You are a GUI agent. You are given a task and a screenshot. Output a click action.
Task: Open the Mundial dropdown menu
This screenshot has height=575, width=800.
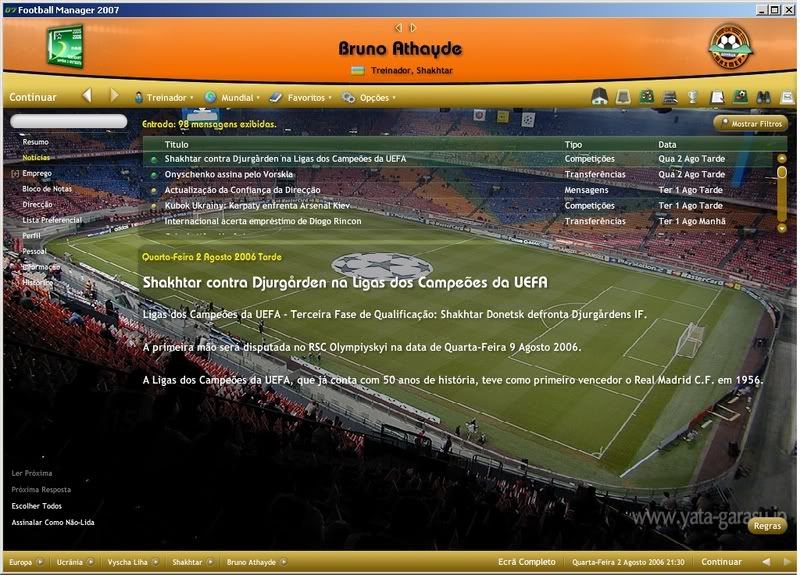pos(236,98)
